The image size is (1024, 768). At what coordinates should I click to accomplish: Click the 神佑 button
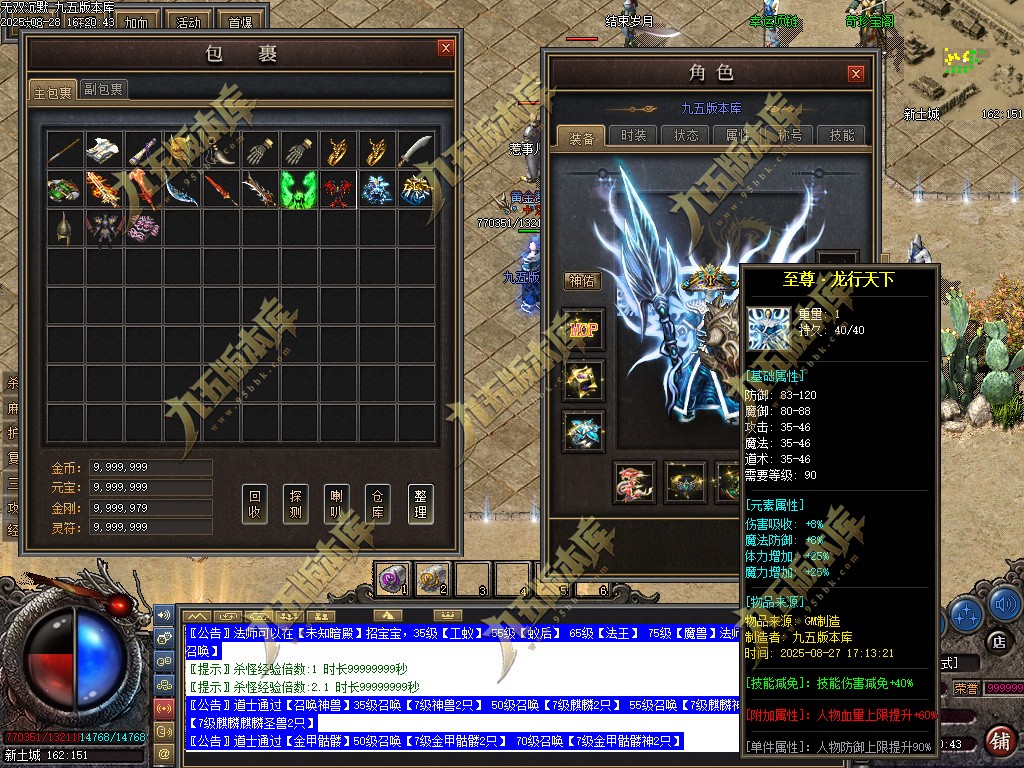(582, 281)
